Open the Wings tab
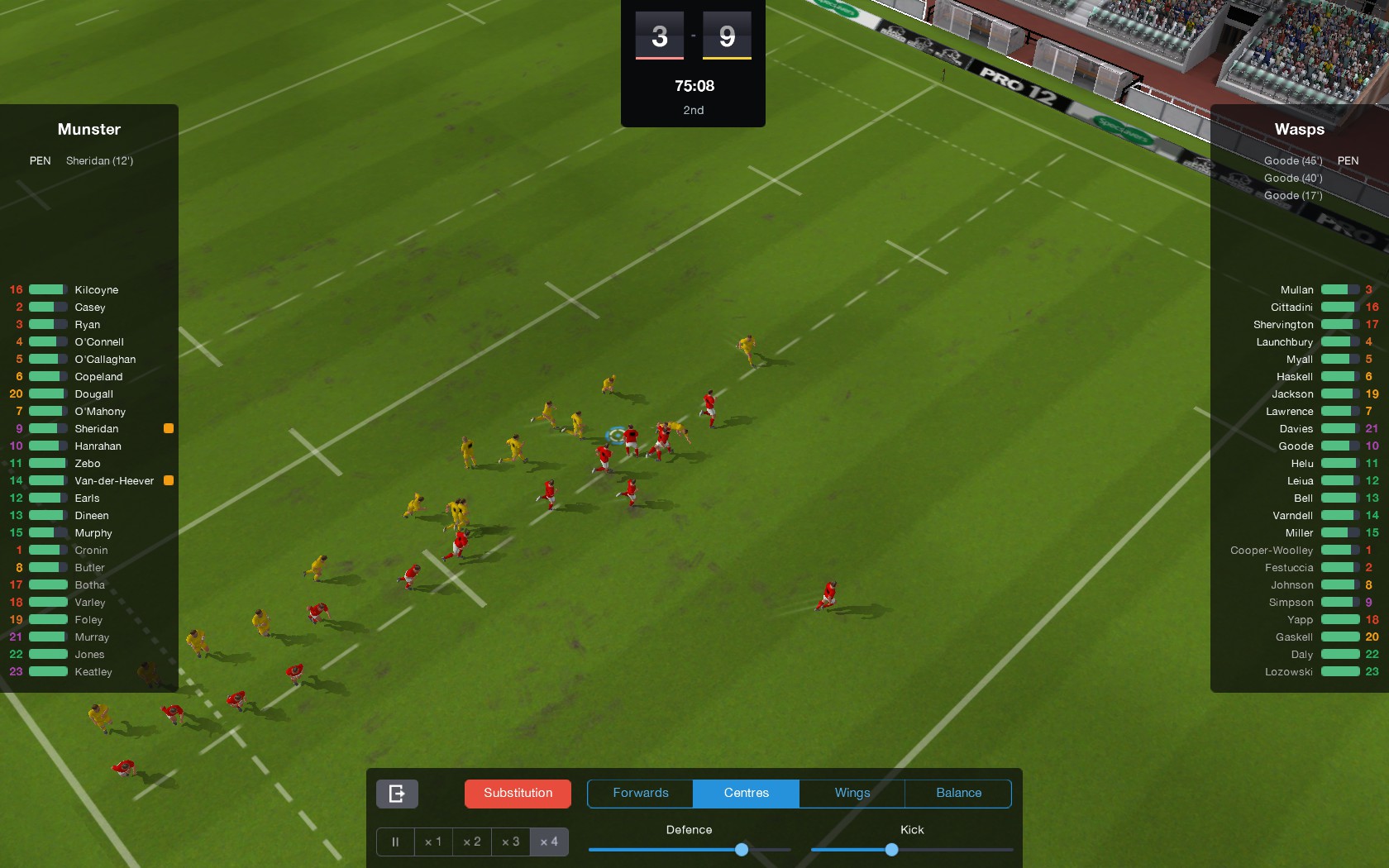 tap(851, 793)
